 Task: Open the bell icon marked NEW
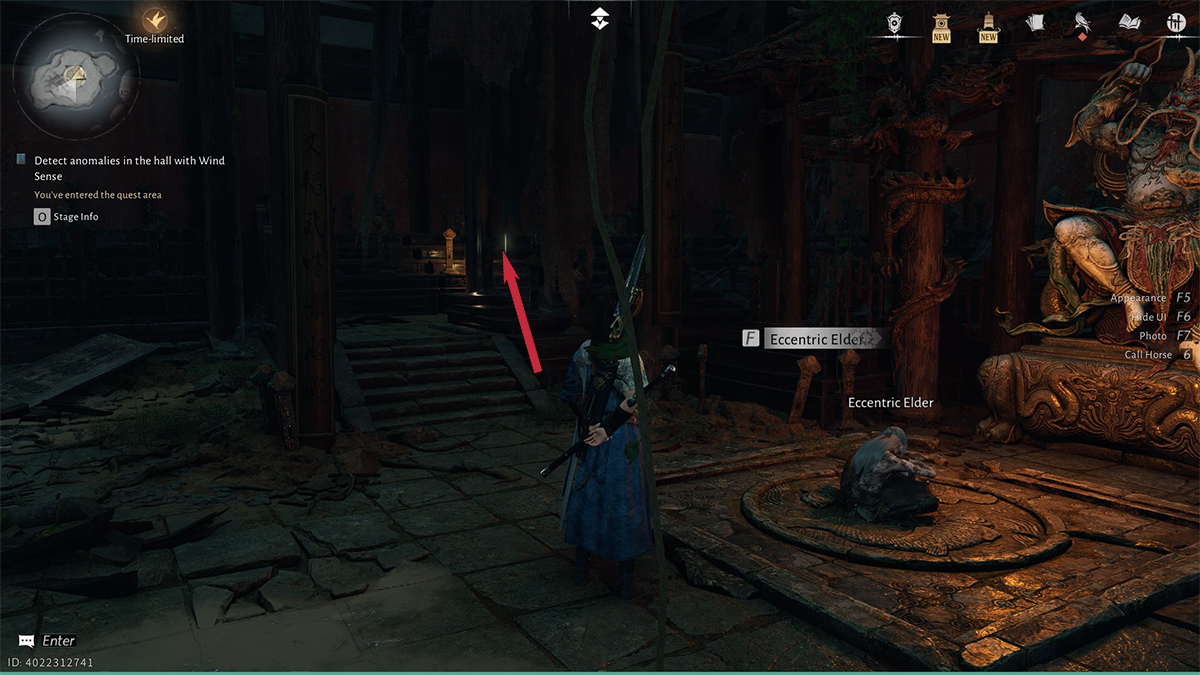click(988, 25)
